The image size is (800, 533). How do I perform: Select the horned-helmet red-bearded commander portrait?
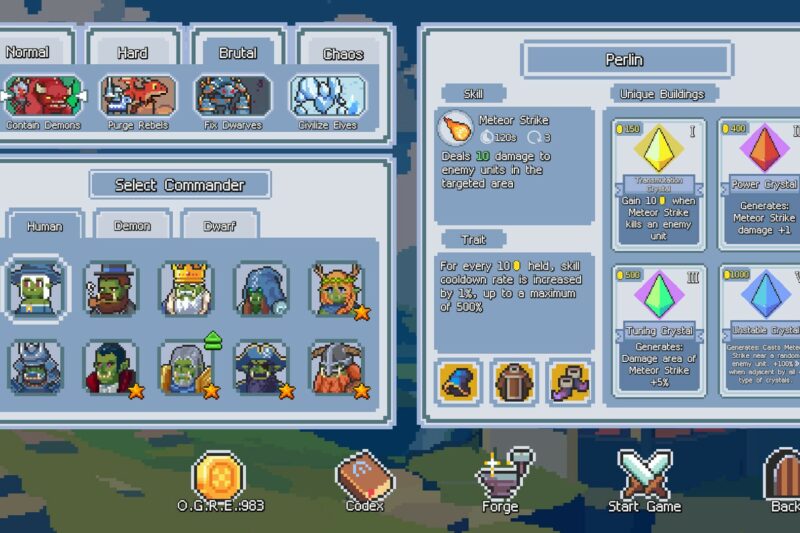pos(337,368)
